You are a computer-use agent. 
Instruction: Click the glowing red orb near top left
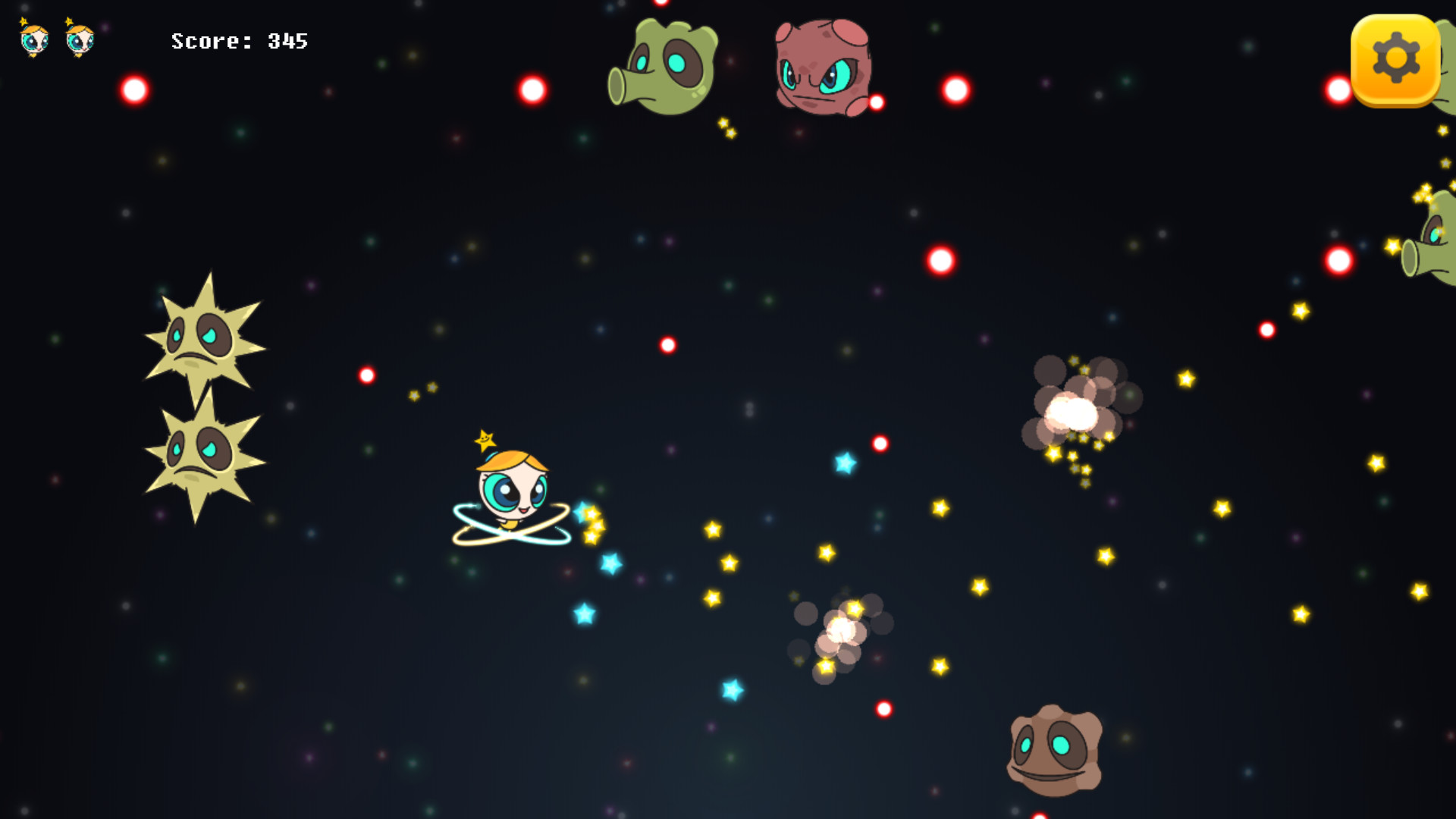pyautogui.click(x=135, y=89)
